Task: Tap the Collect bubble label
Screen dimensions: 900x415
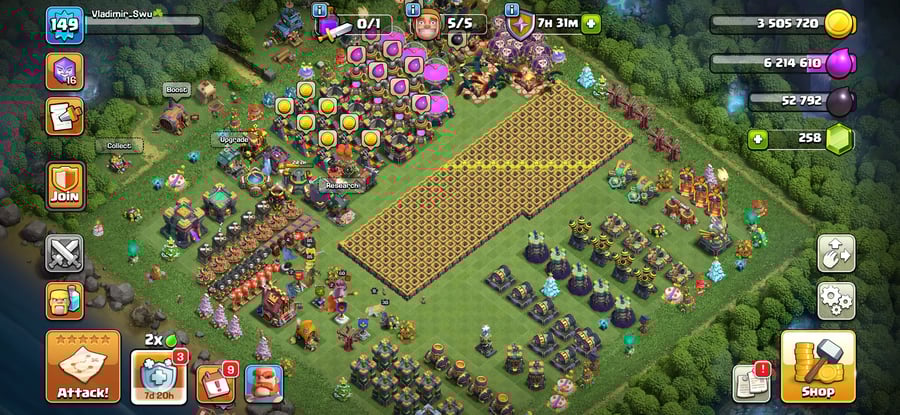Action: coord(119,146)
